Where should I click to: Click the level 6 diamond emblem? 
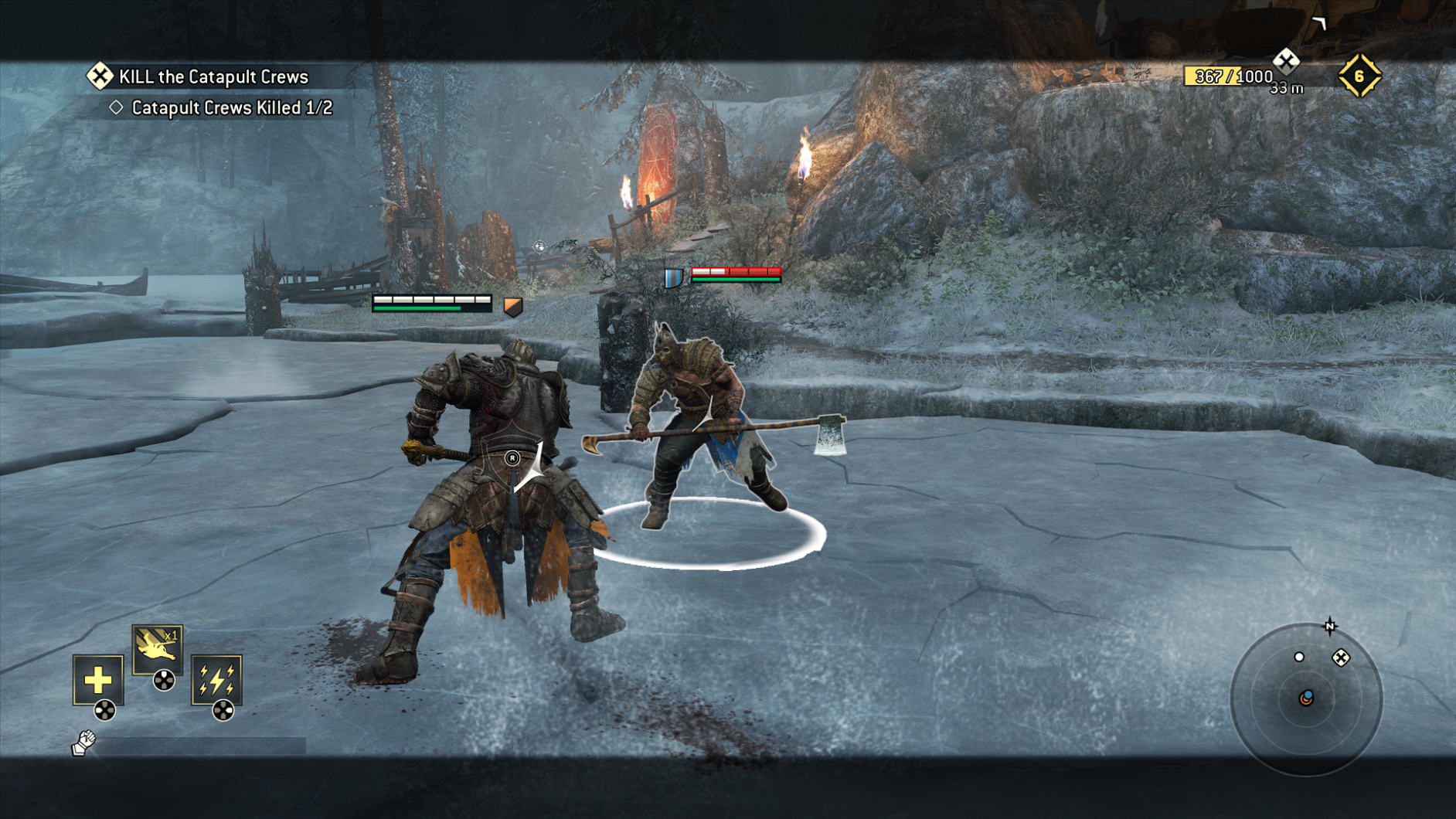click(1359, 76)
